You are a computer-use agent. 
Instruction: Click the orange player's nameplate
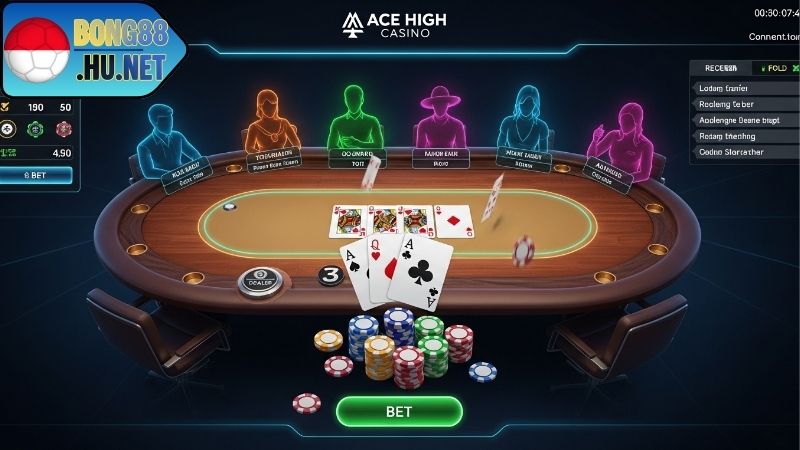275,160
